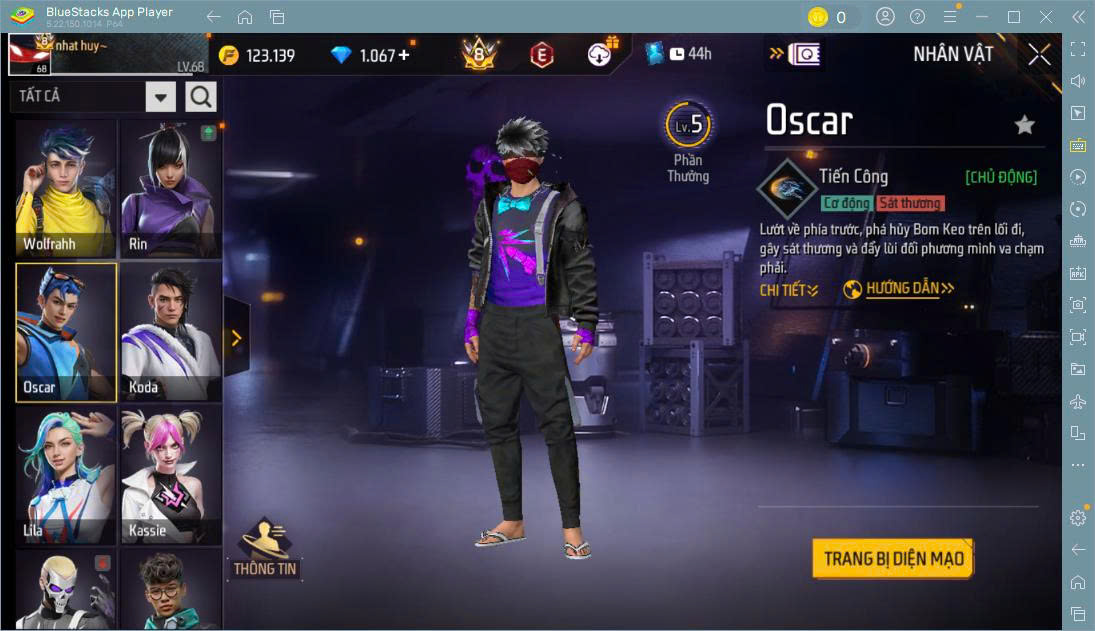The width and height of the screenshot is (1095, 631).
Task: Maximize the BlueStacks window
Action: click(x=1014, y=17)
